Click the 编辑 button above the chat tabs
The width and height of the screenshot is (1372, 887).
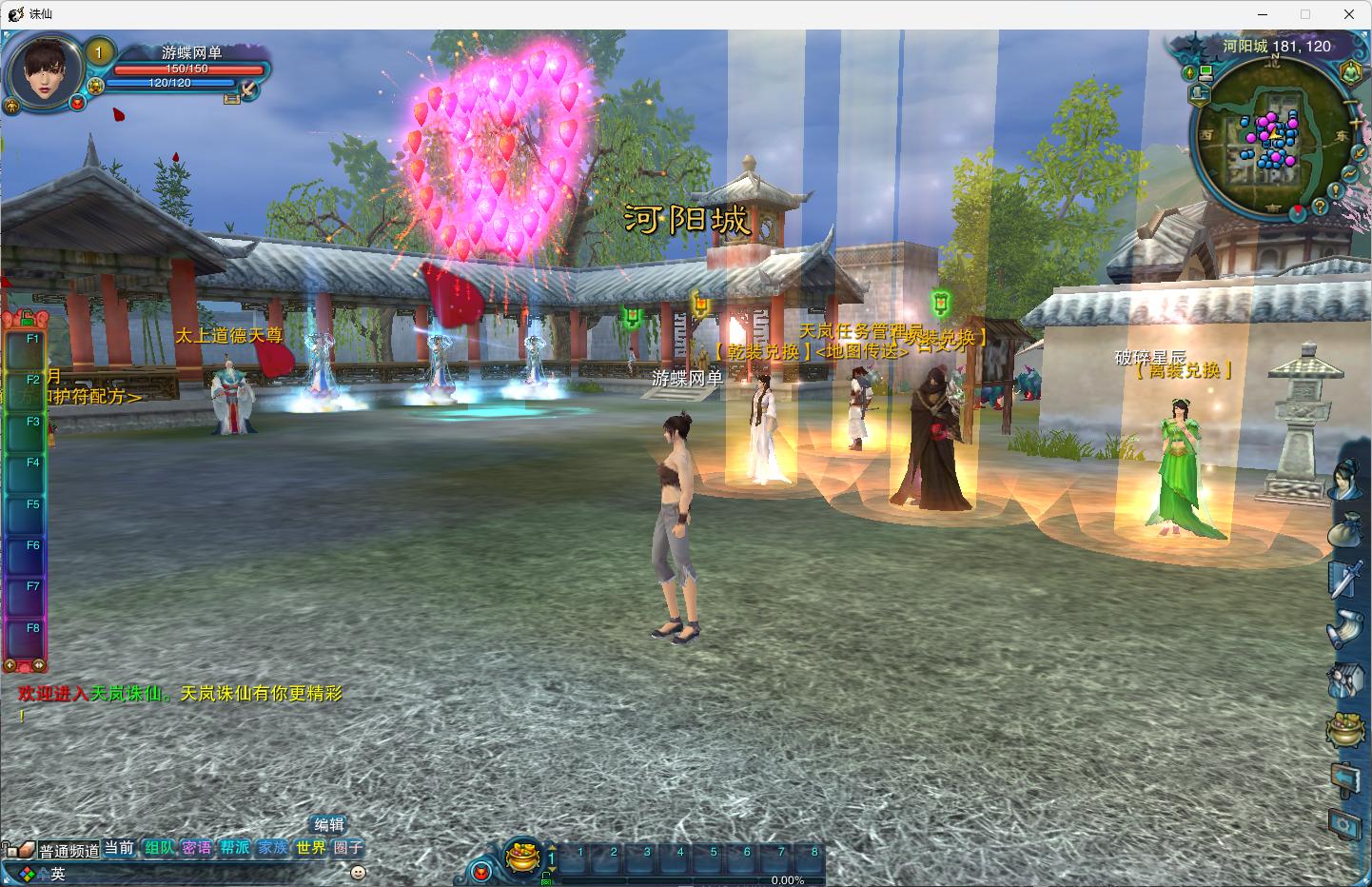[329, 824]
